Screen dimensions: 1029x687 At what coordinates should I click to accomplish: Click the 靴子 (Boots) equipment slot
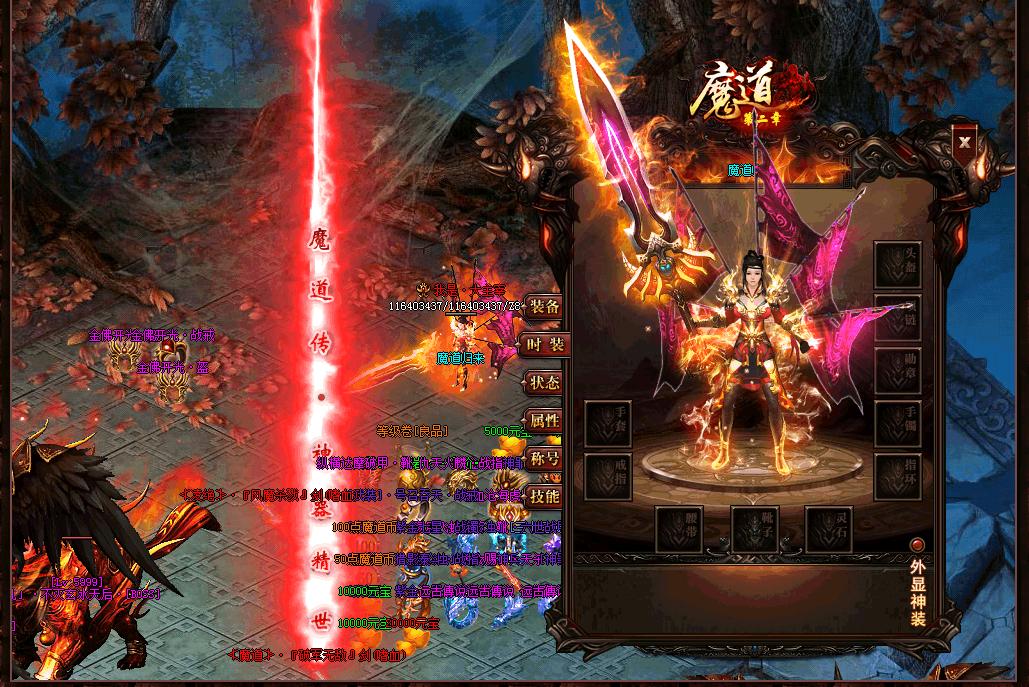tap(755, 530)
